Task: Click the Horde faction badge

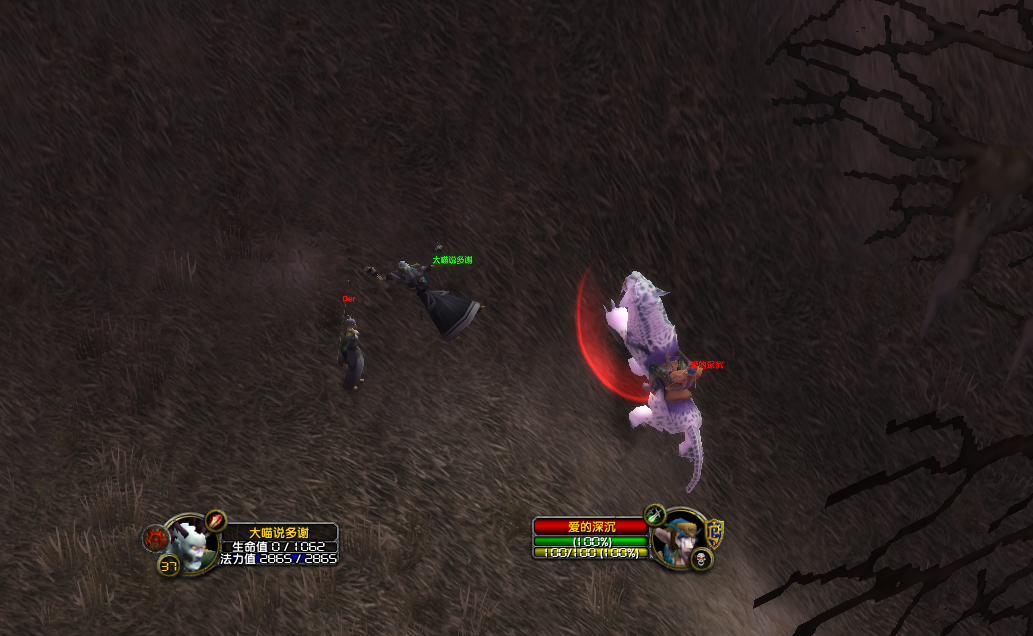Action: [155, 539]
